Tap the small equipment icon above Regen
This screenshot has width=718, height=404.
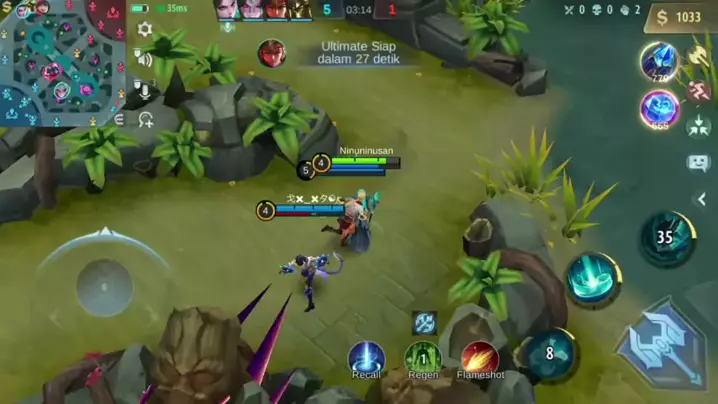coord(424,322)
